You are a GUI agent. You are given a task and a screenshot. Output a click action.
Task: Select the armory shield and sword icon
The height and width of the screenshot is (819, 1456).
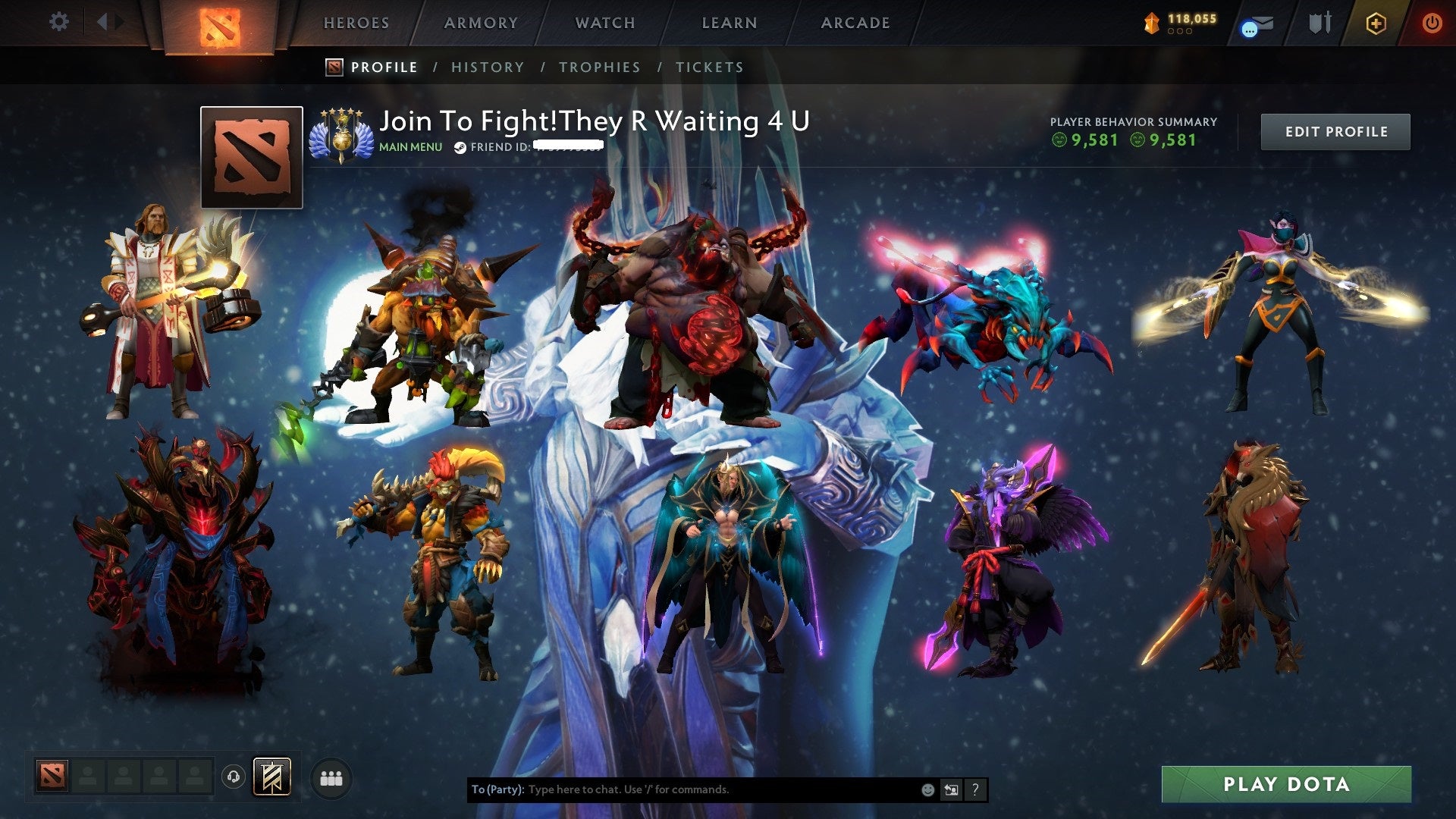click(x=1319, y=23)
